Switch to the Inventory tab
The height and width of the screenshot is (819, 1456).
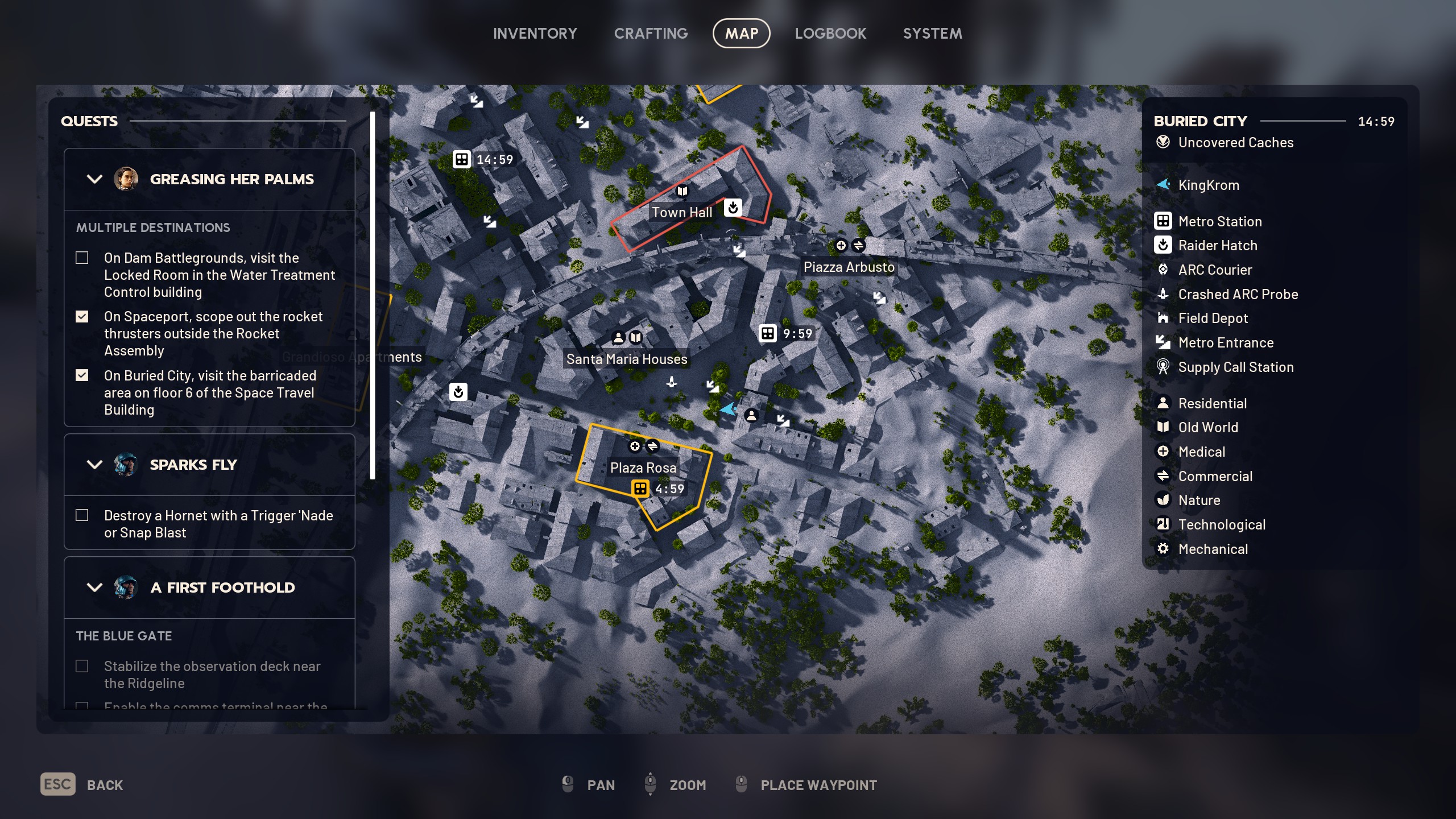point(535,34)
